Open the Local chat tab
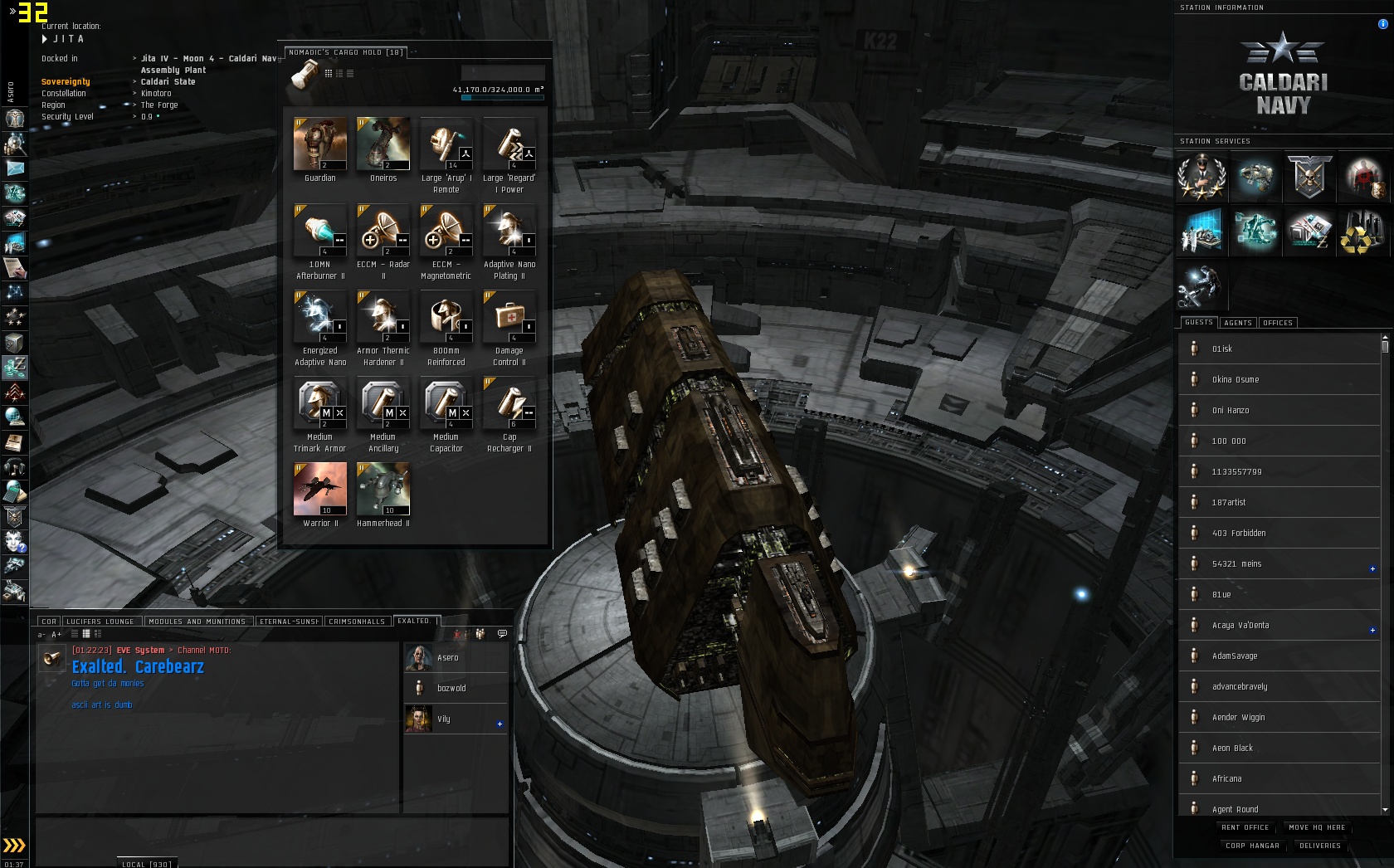Image resolution: width=1394 pixels, height=868 pixels. (x=146, y=864)
